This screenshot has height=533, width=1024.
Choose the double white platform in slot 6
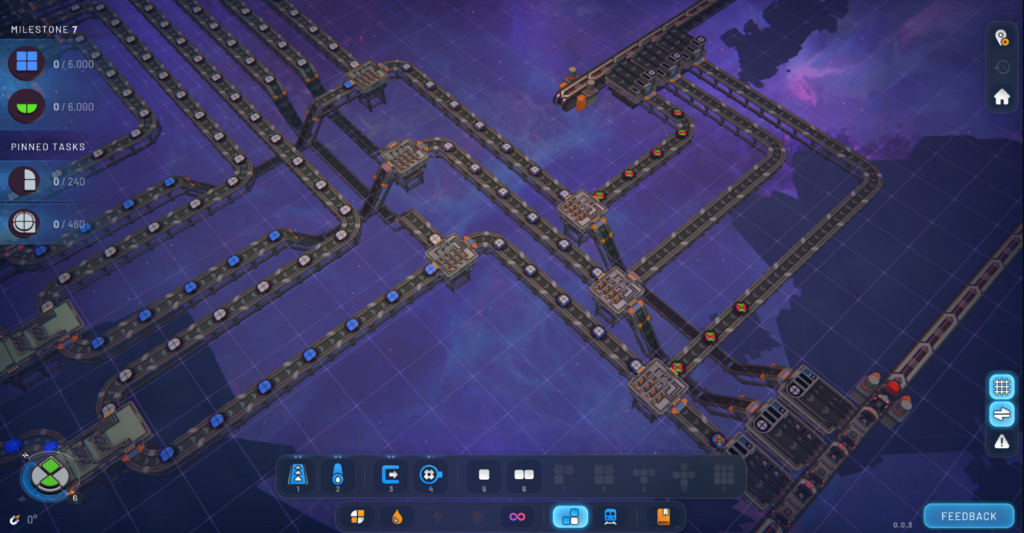coord(523,474)
